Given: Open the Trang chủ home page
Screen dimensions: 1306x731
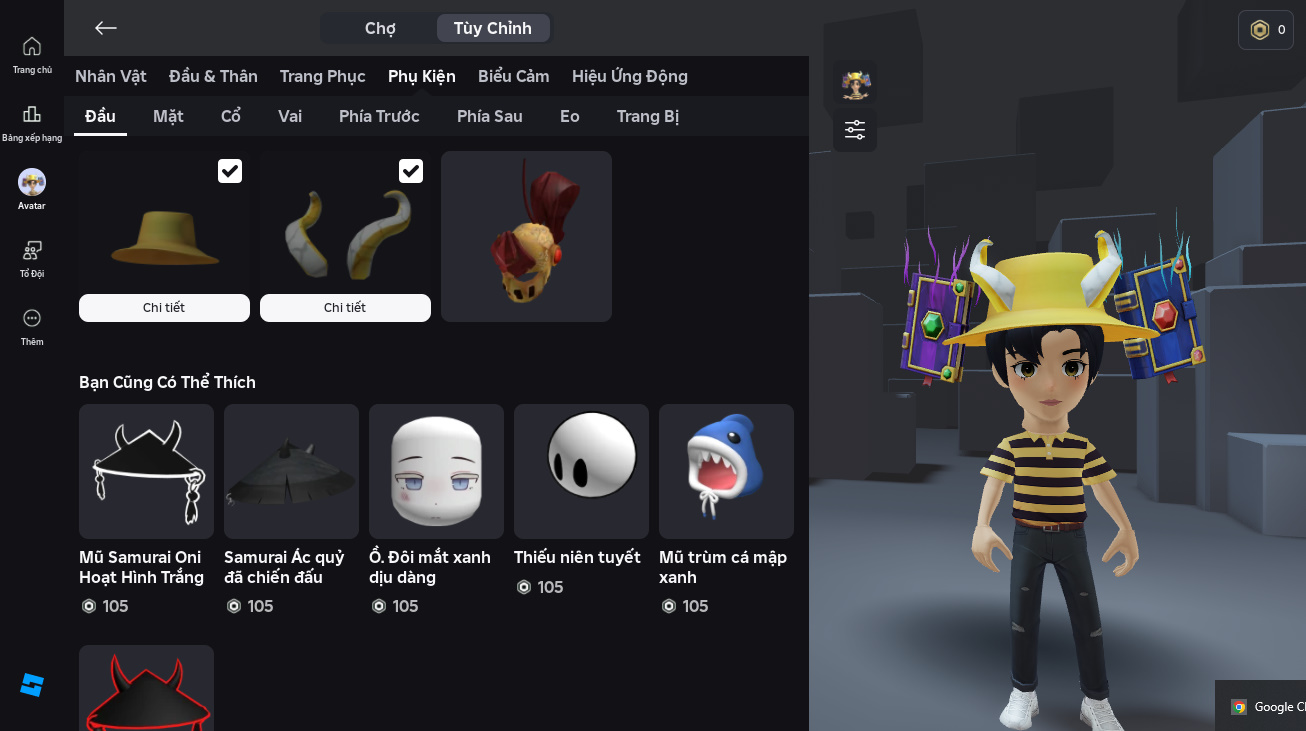Looking at the screenshot, I should [32, 54].
